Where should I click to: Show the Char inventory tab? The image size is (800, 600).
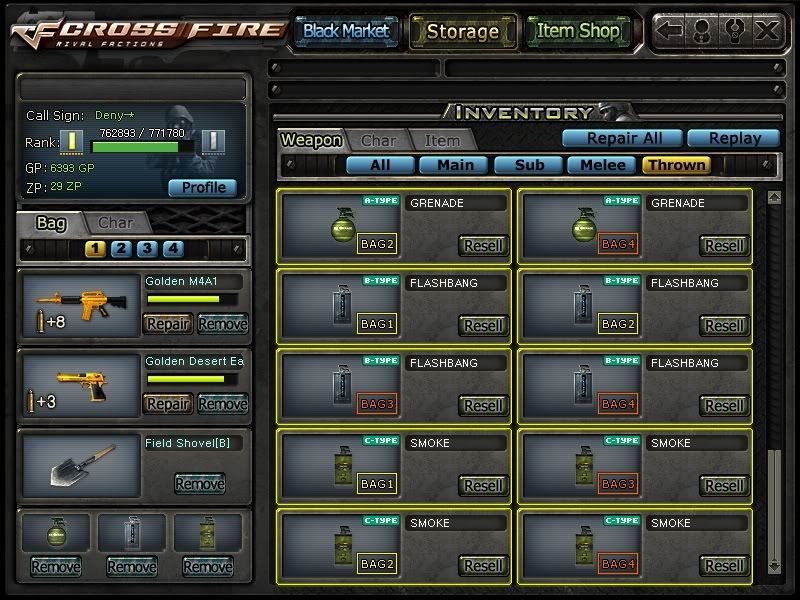pos(378,141)
